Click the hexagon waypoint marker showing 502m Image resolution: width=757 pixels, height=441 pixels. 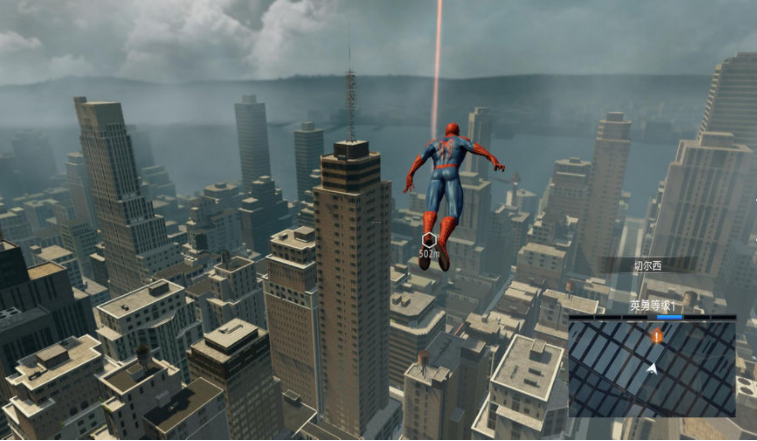pos(429,240)
